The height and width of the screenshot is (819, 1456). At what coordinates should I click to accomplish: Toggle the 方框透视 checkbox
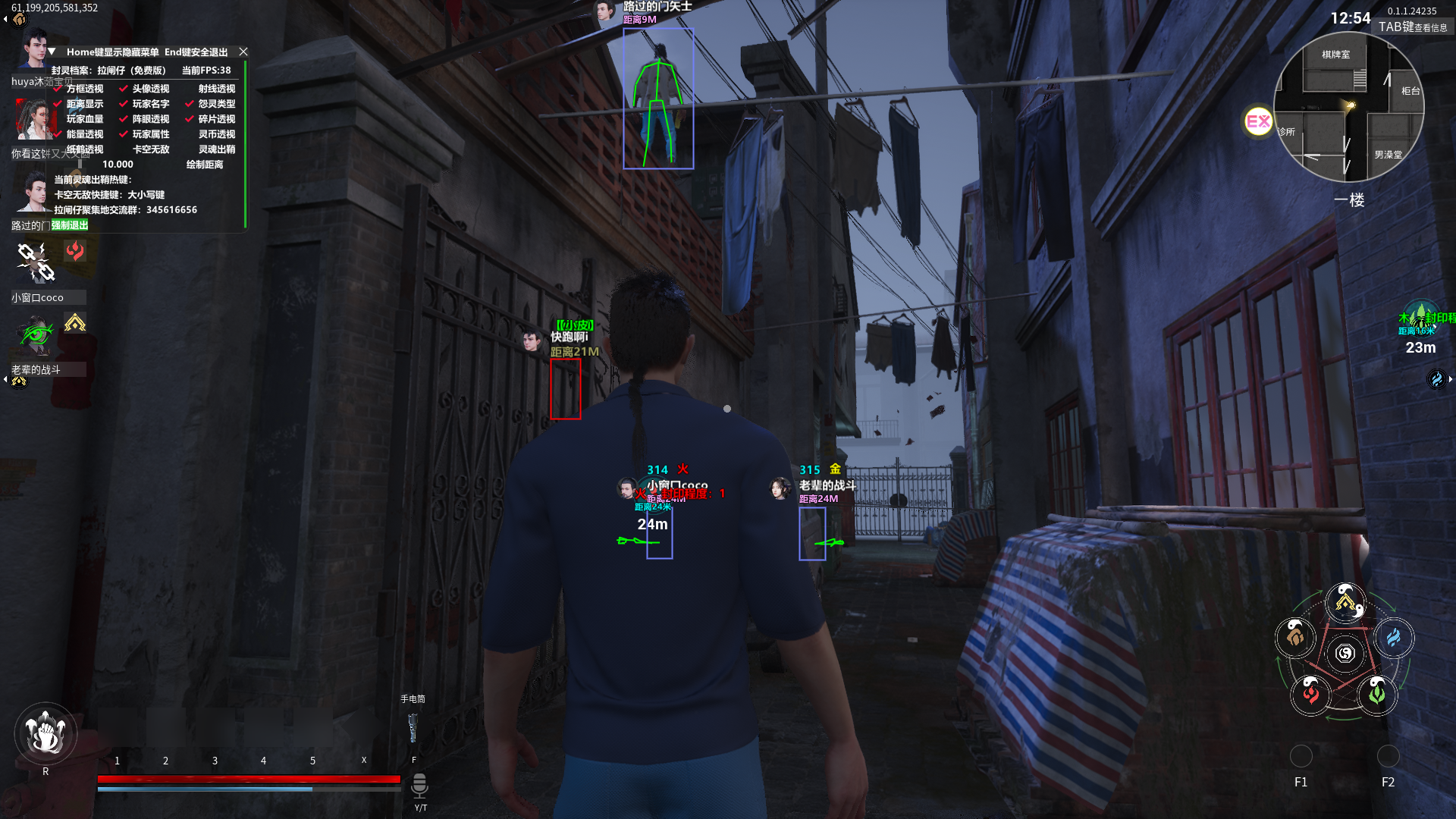pyautogui.click(x=58, y=89)
